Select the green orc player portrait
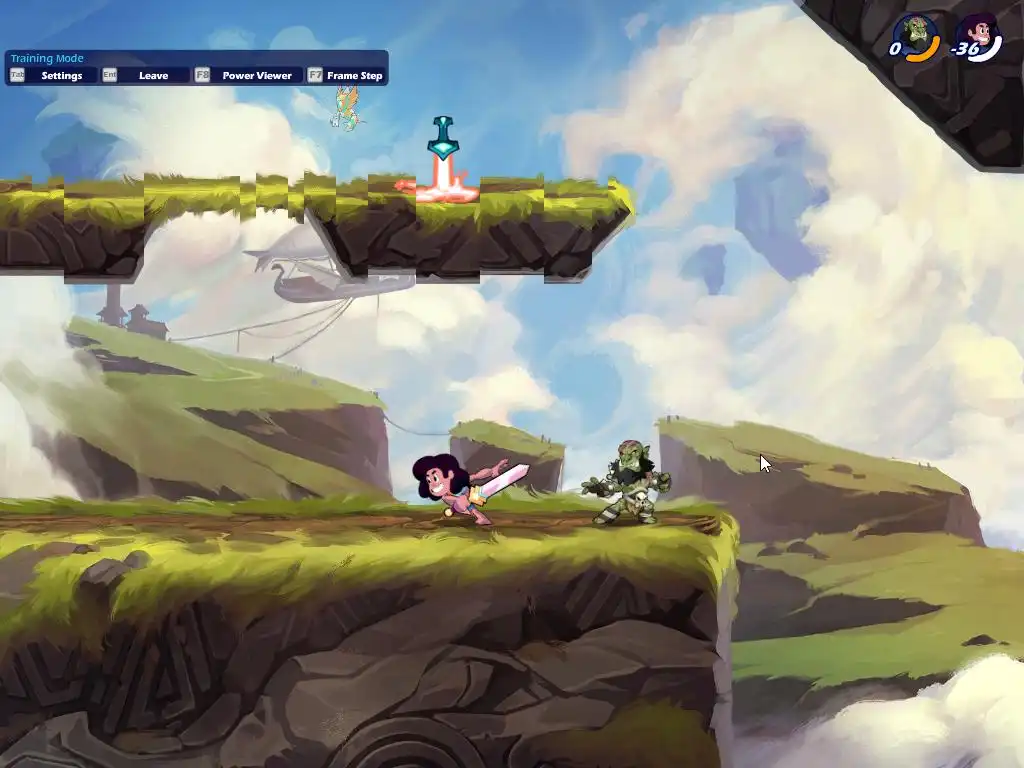This screenshot has height=768, width=1024. tap(914, 35)
